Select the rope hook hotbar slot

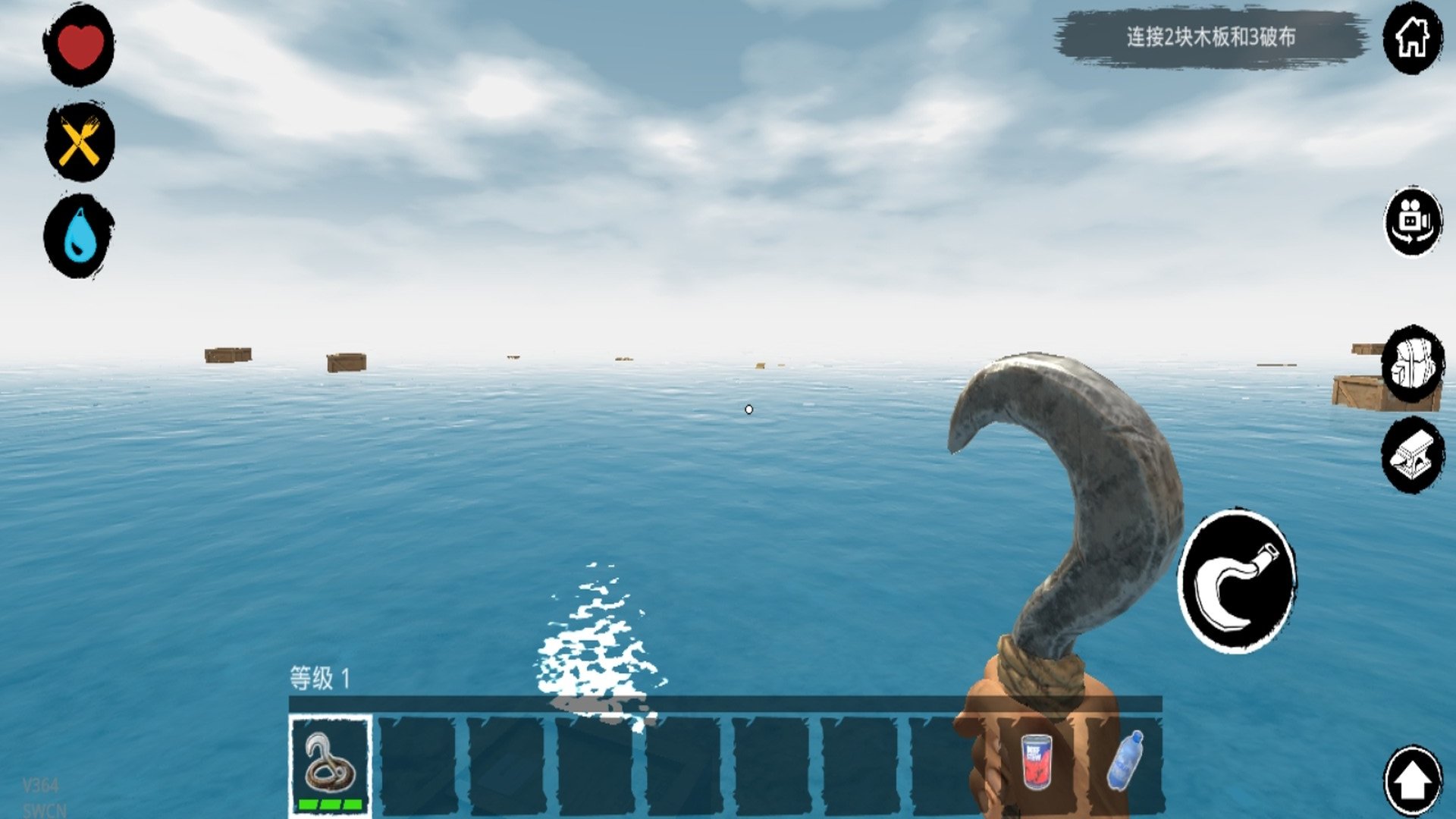(x=330, y=764)
